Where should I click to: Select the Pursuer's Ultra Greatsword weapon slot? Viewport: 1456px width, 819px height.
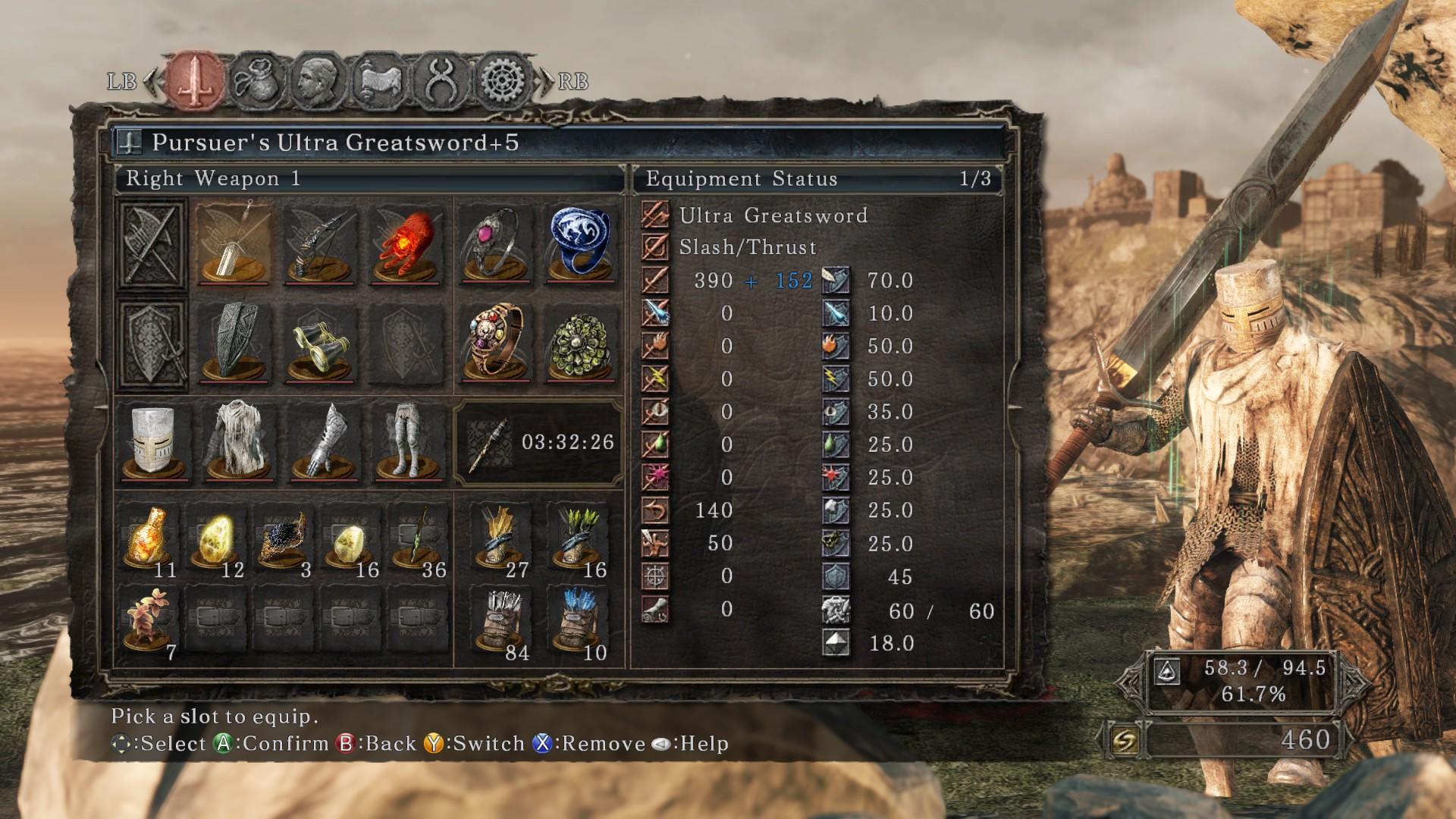click(233, 244)
